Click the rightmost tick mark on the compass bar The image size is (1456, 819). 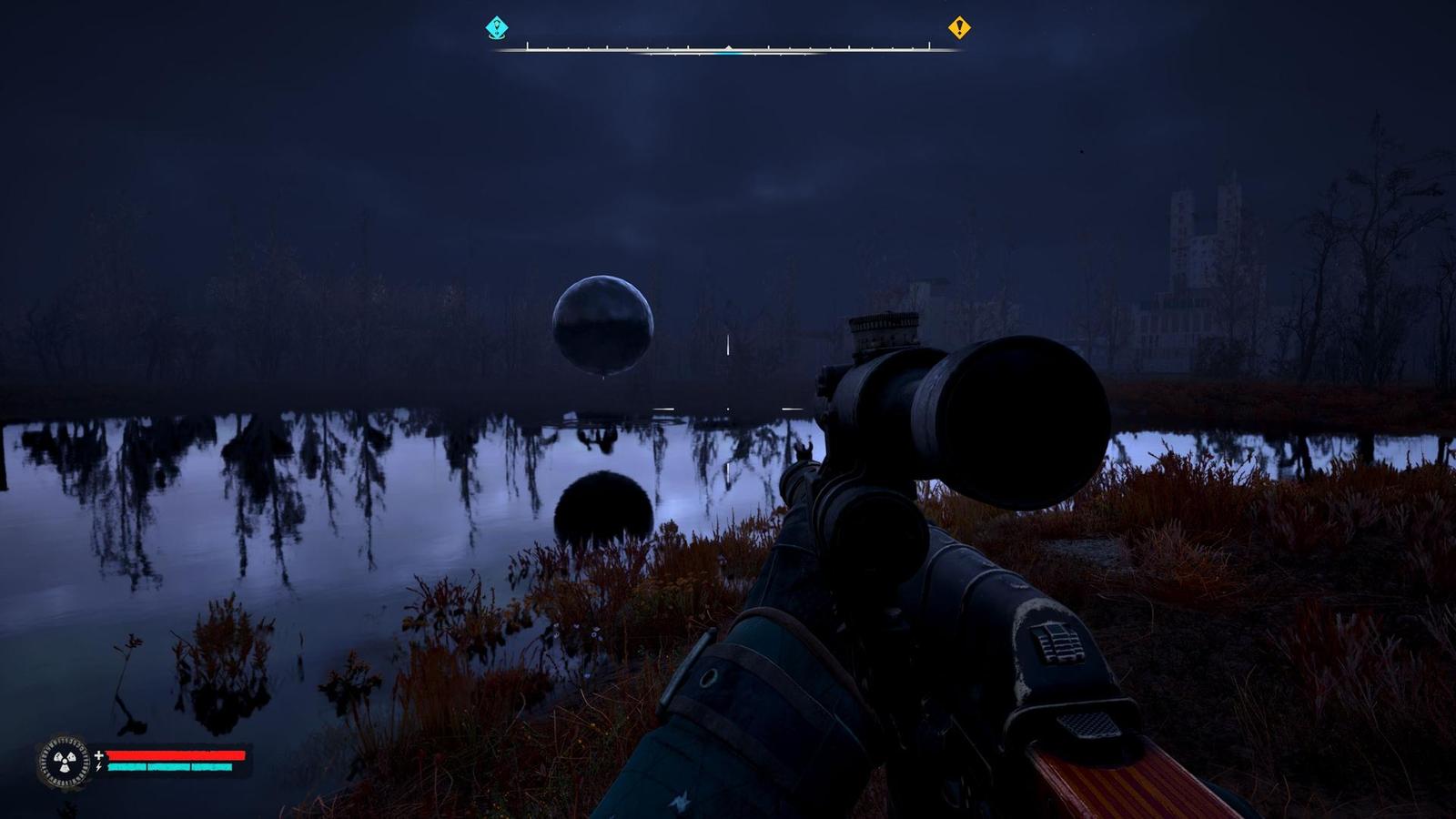coord(930,45)
